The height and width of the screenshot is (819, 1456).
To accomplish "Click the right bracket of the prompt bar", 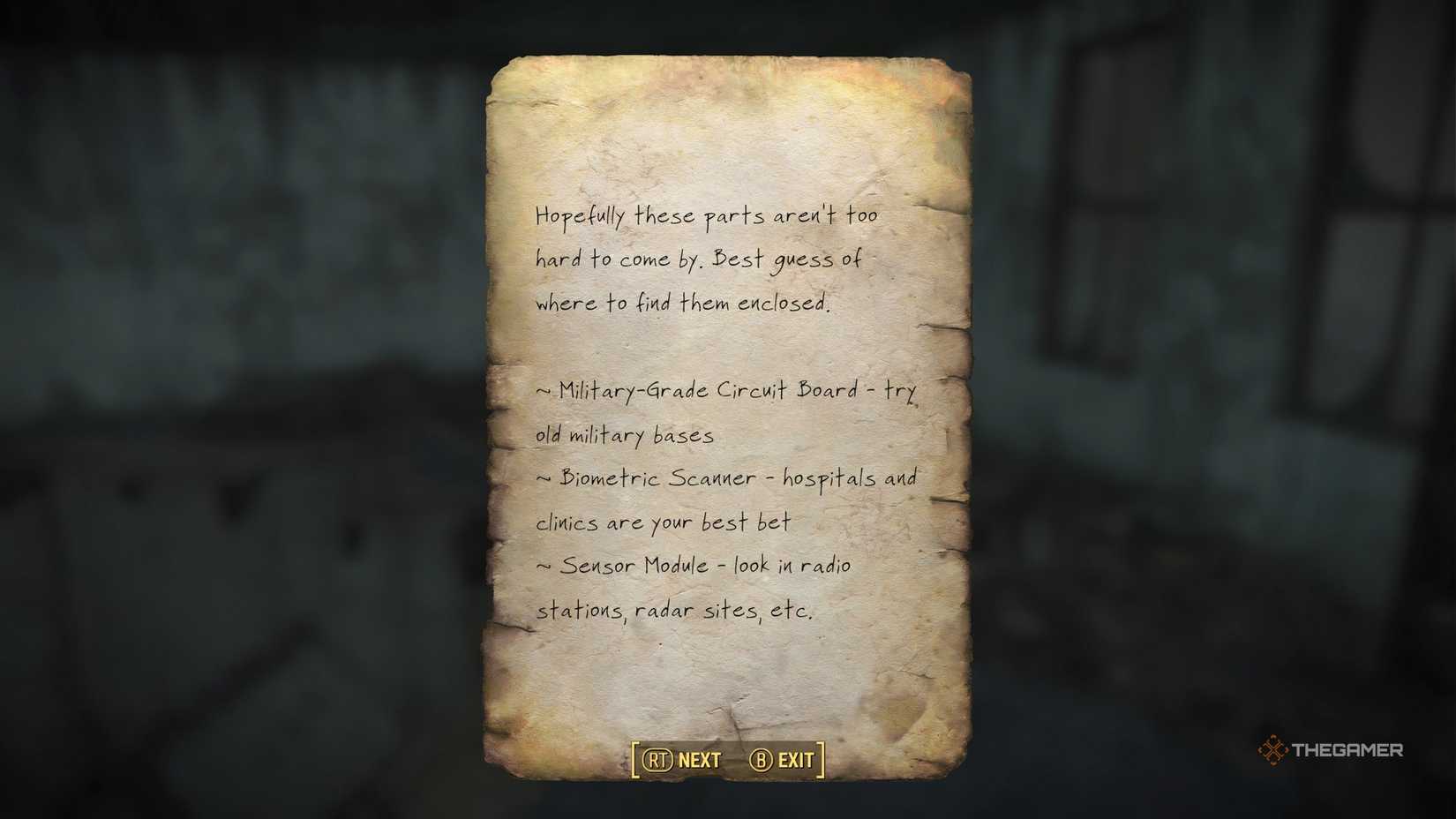I will (x=820, y=758).
